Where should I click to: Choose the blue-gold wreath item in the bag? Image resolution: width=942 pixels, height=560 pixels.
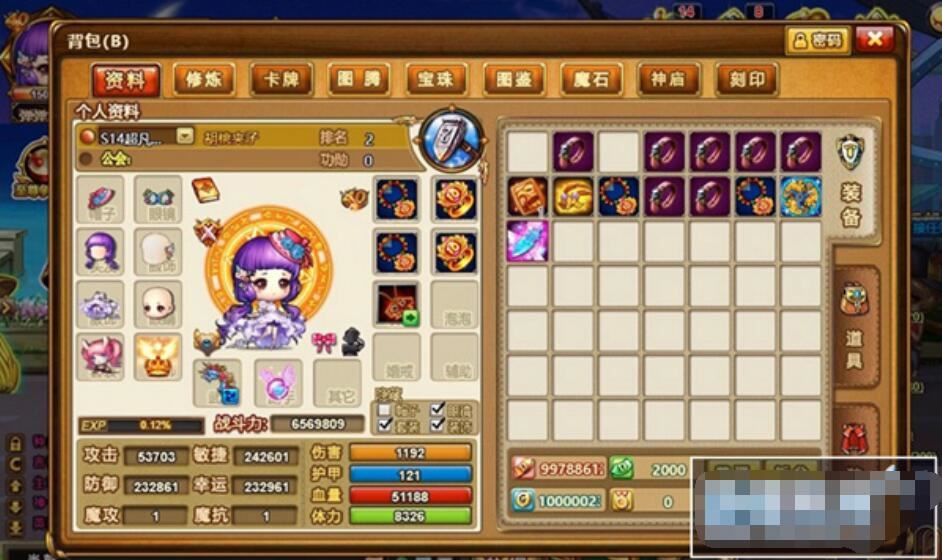pos(800,197)
